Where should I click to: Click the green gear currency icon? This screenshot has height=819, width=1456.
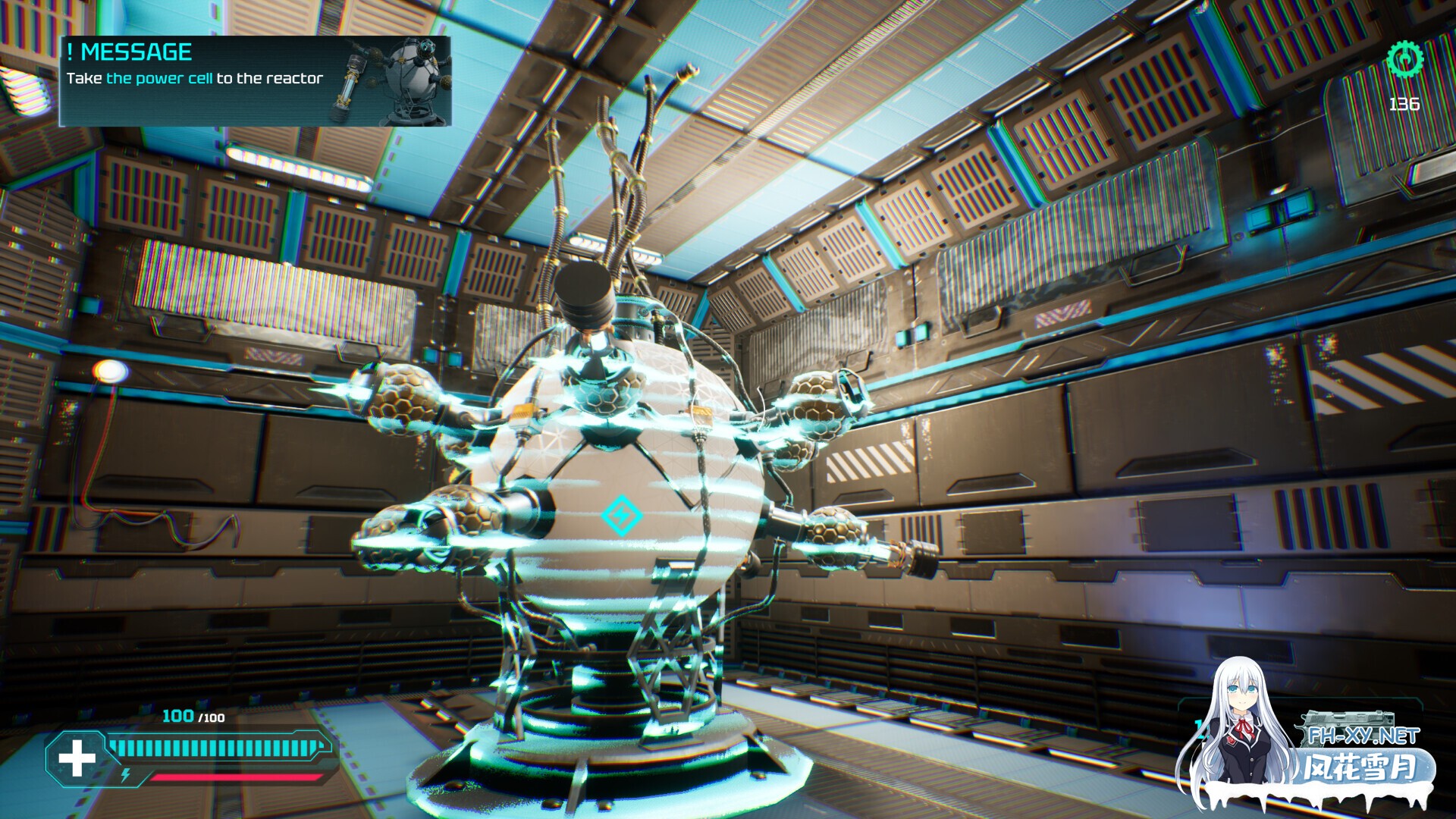pyautogui.click(x=1404, y=58)
